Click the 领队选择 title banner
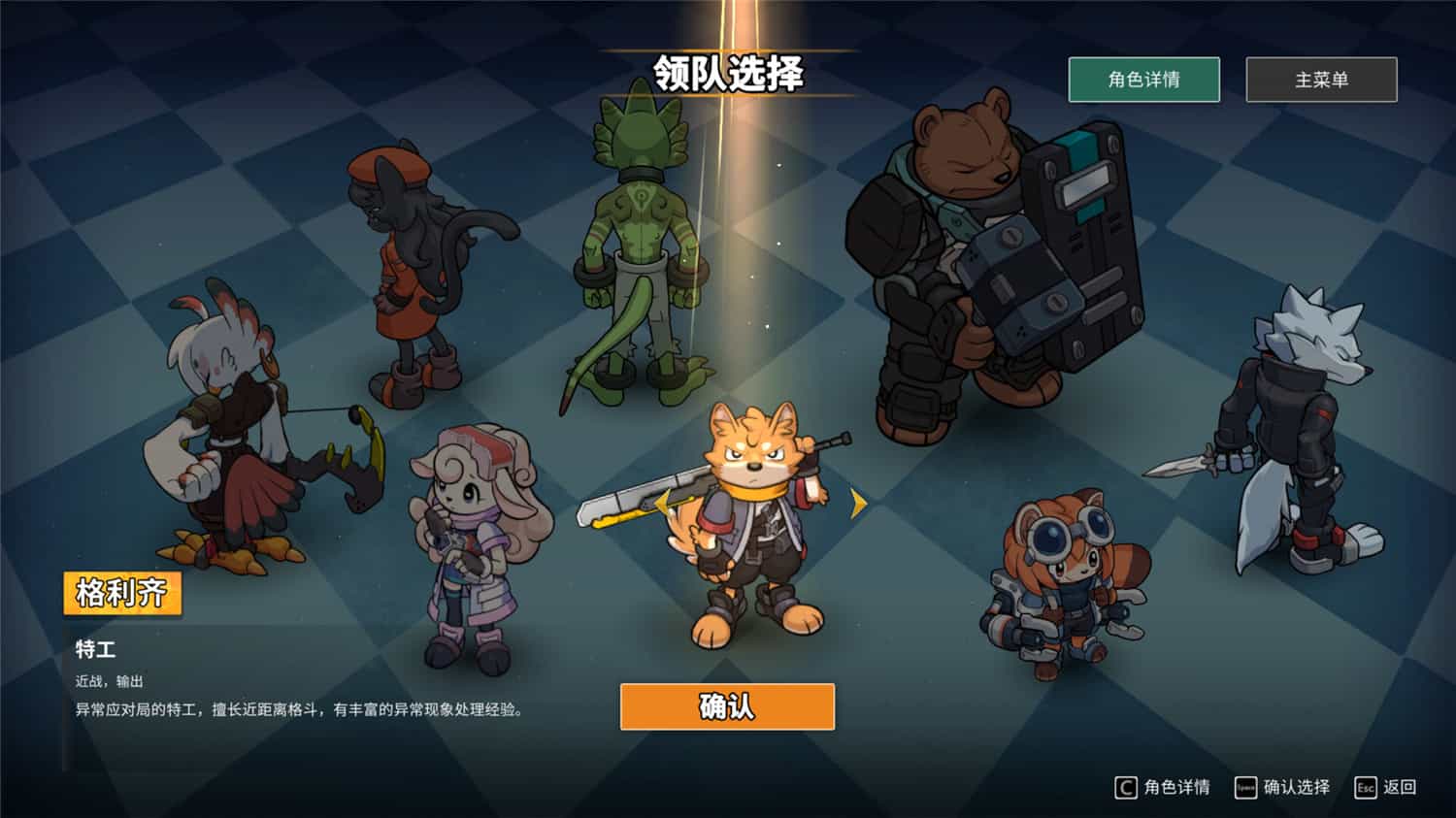Image resolution: width=1456 pixels, height=818 pixels. click(728, 71)
